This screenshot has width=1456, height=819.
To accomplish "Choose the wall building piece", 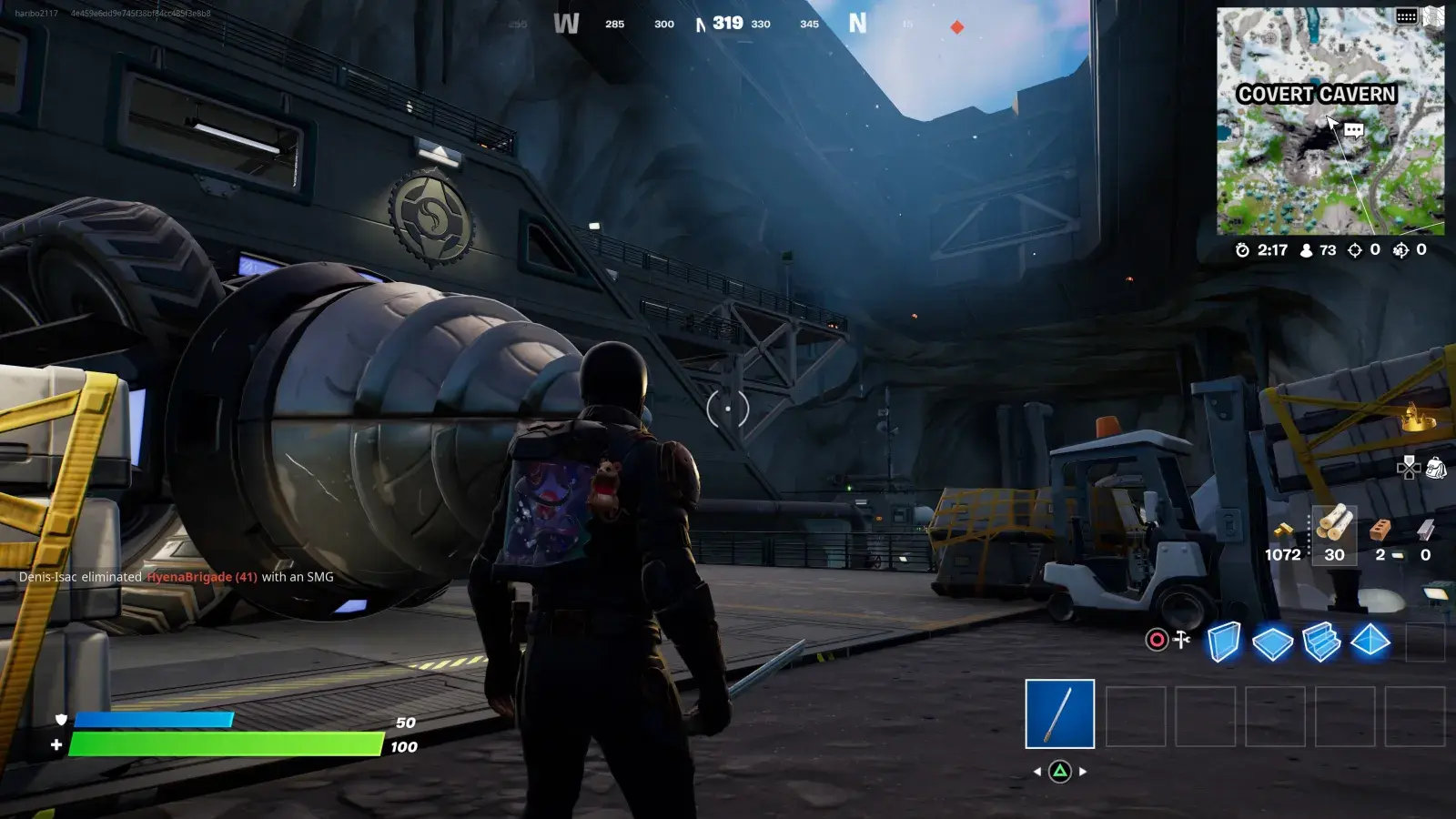I will 1224,642.
